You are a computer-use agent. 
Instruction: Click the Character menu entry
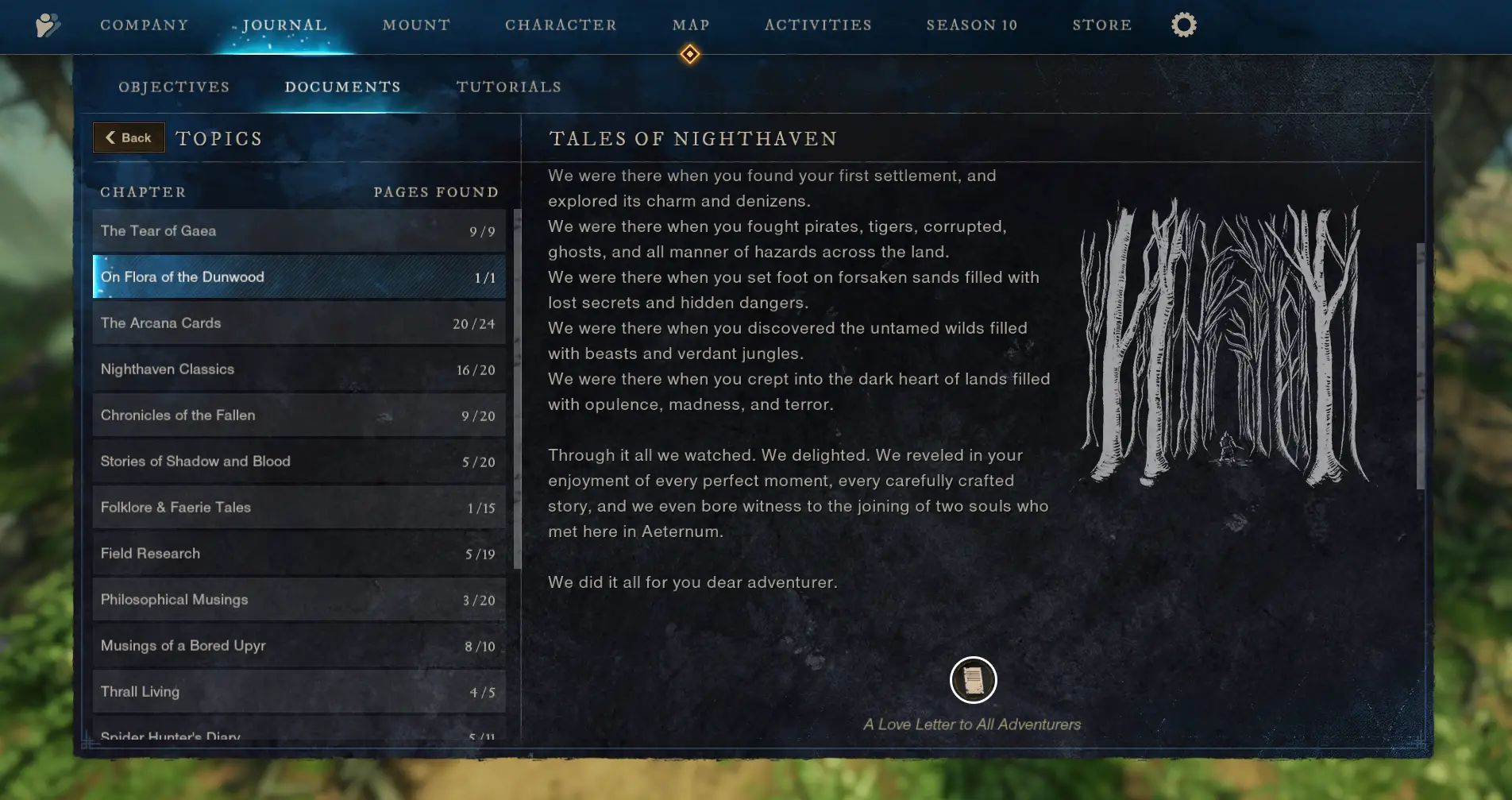[x=561, y=25]
